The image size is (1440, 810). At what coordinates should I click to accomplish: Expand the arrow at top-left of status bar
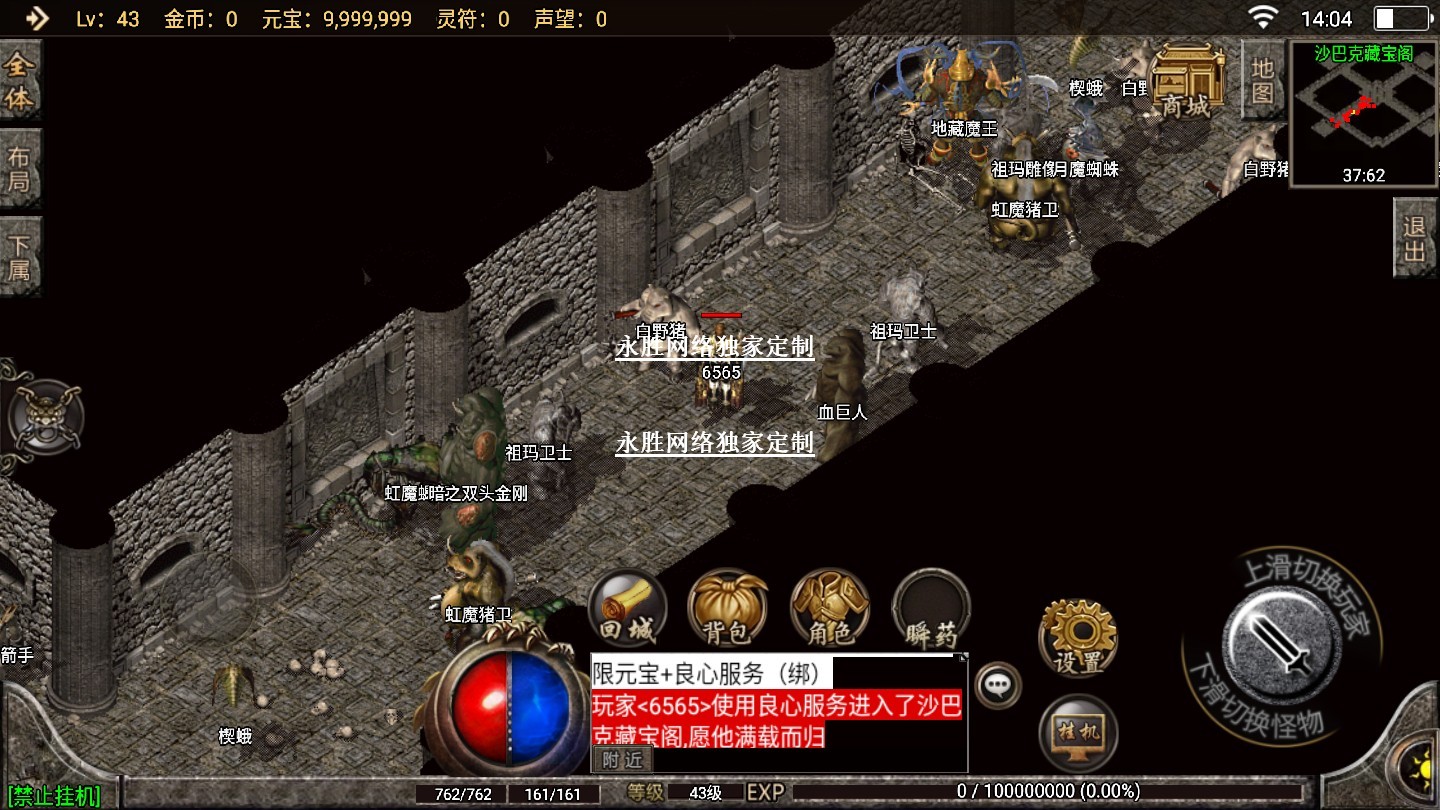point(36,18)
